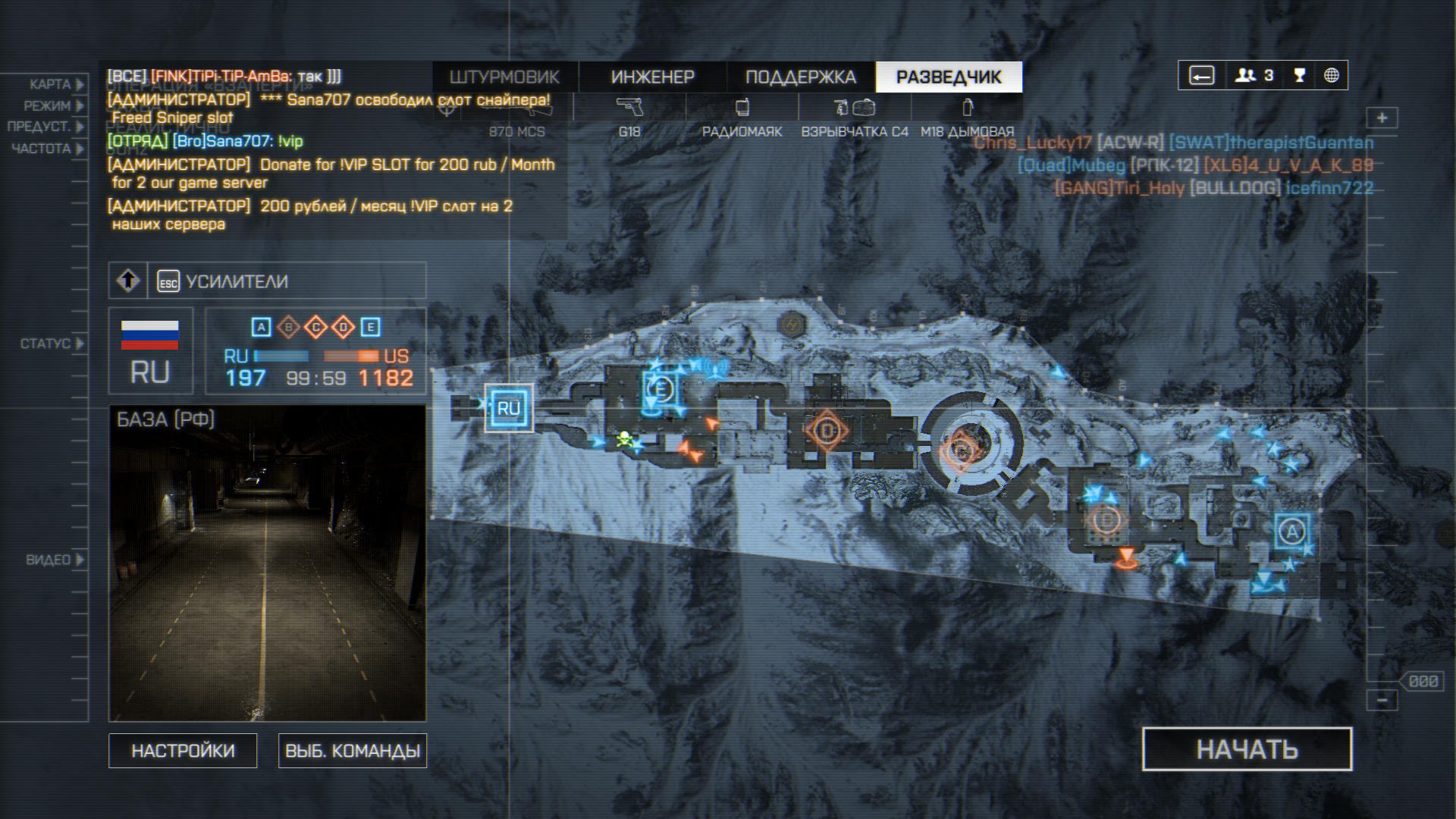Viewport: 1456px width, 819px height.
Task: Select the RU base spawn point on map
Action: click(508, 408)
